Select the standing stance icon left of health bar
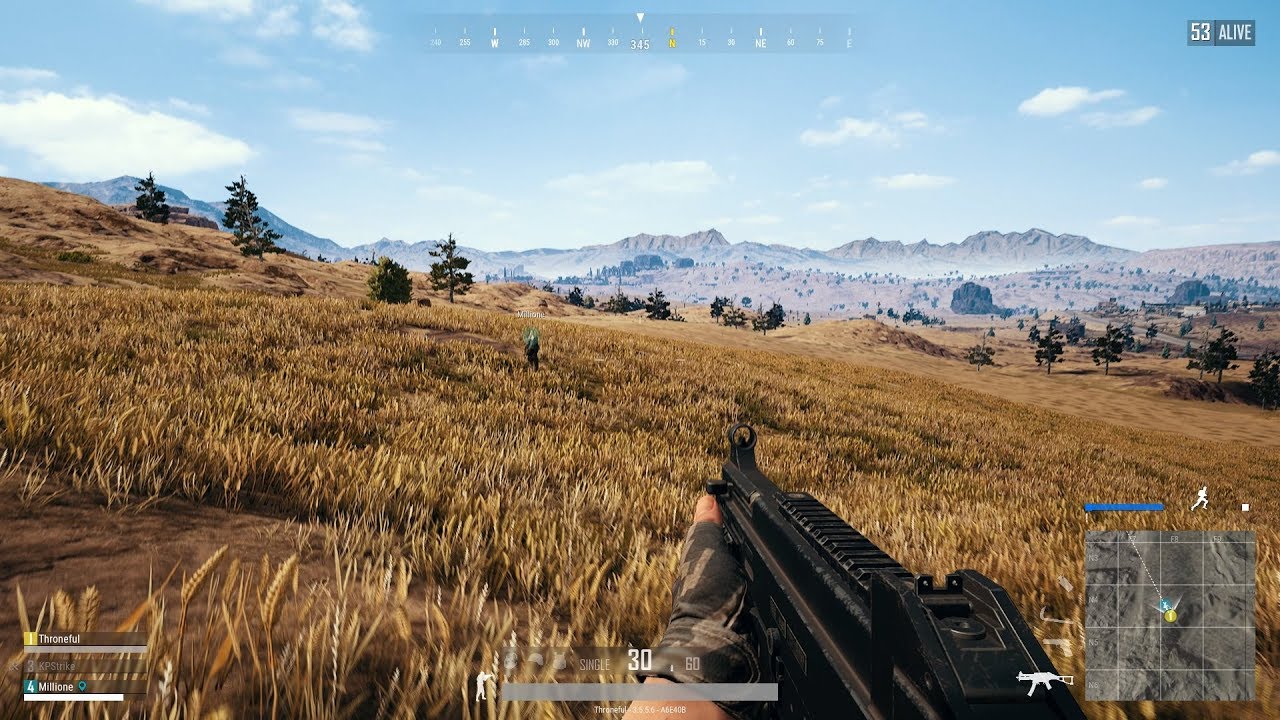This screenshot has width=1280, height=720. point(482,685)
